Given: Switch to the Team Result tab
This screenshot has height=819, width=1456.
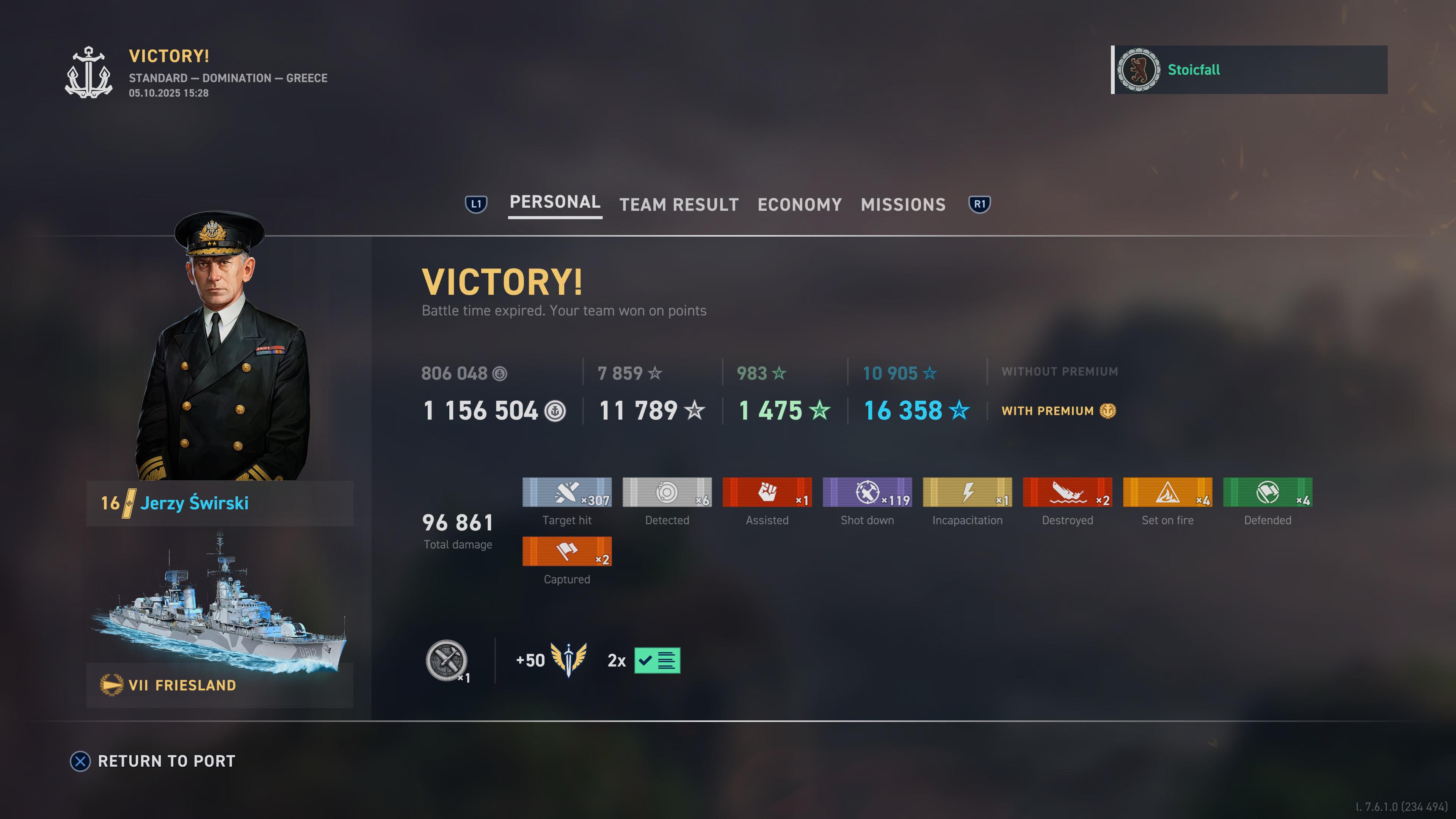Looking at the screenshot, I should [x=679, y=205].
